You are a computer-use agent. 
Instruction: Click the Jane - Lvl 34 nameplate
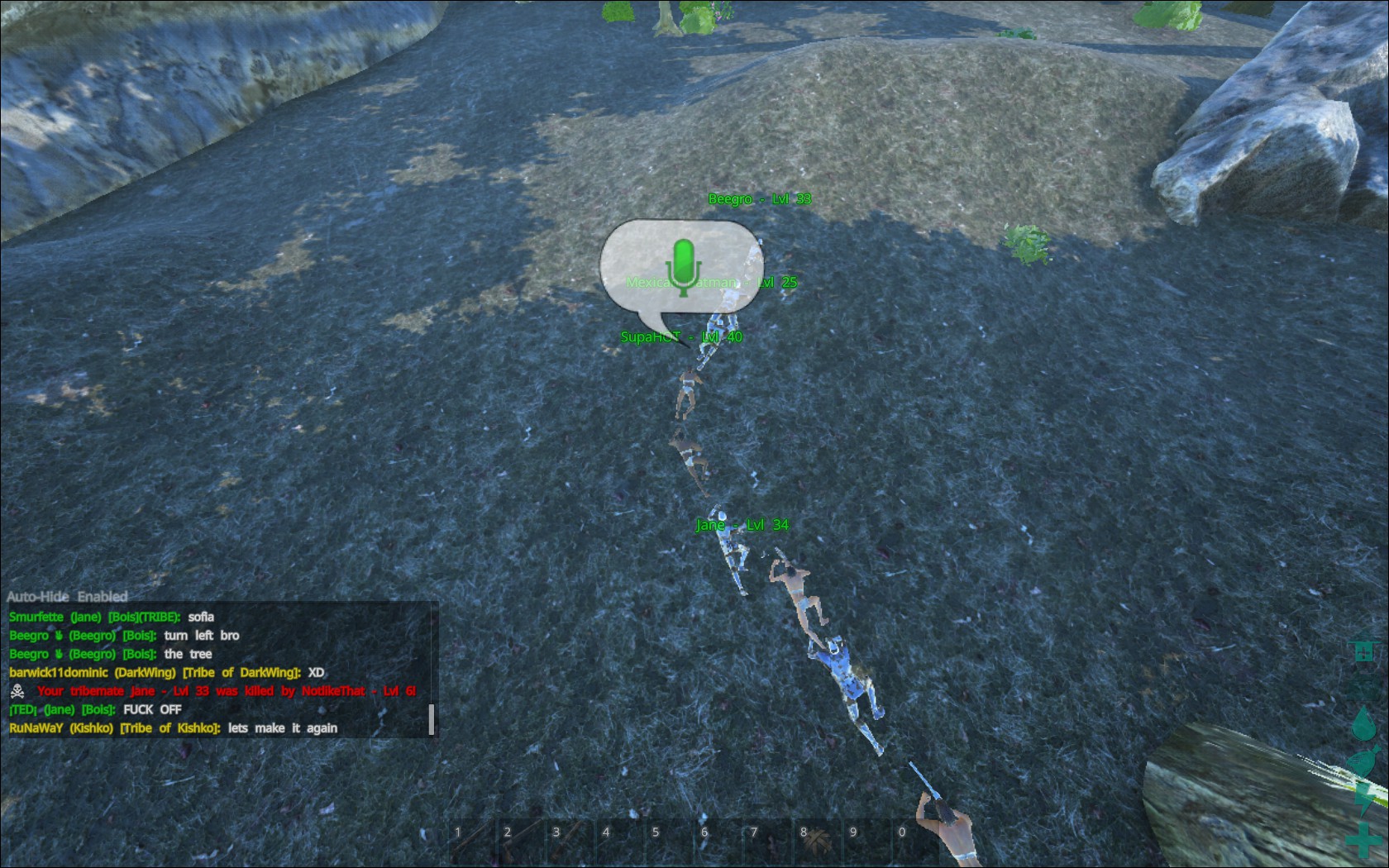[742, 524]
